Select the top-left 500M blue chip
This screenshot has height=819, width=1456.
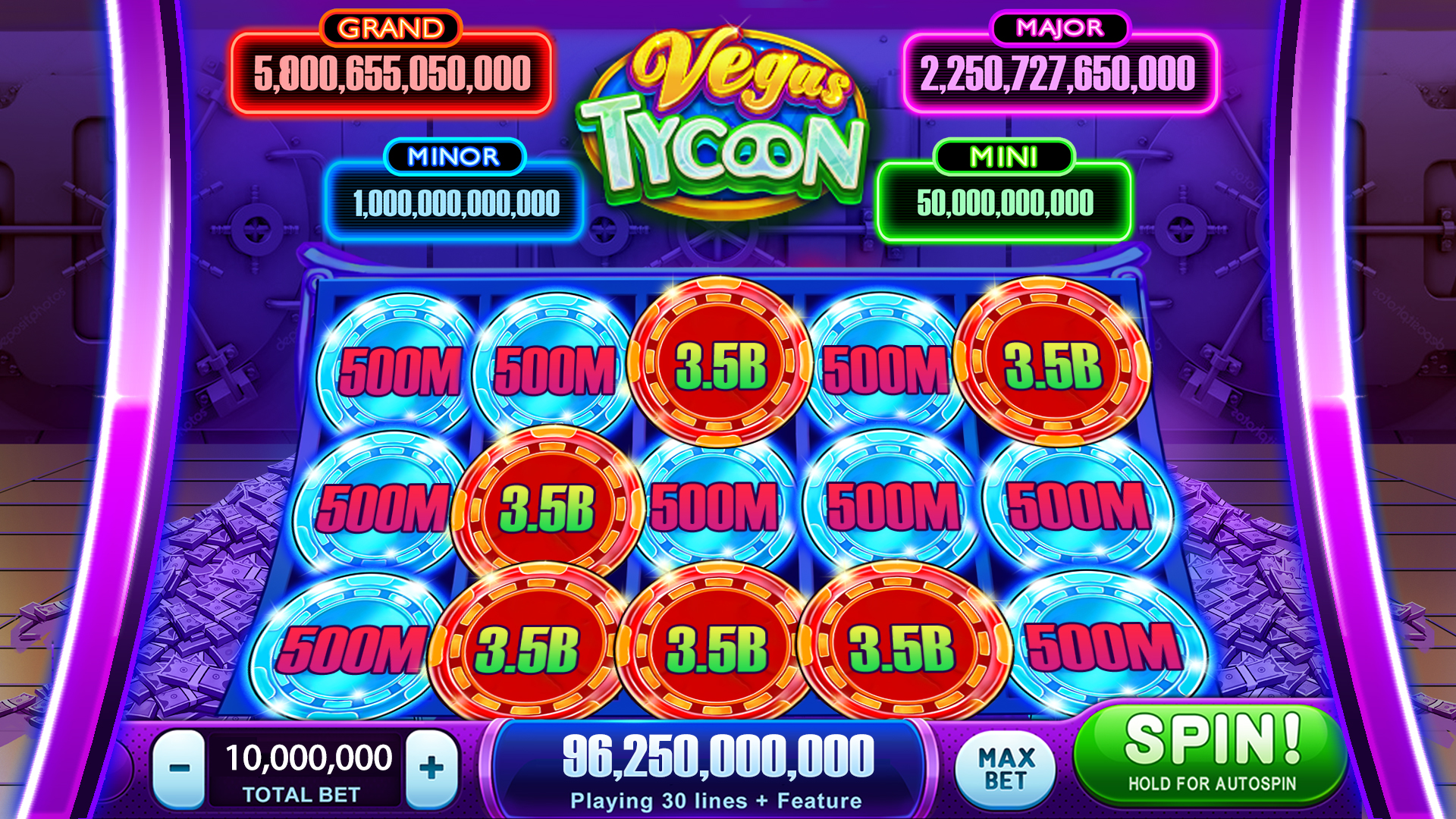pyautogui.click(x=402, y=368)
